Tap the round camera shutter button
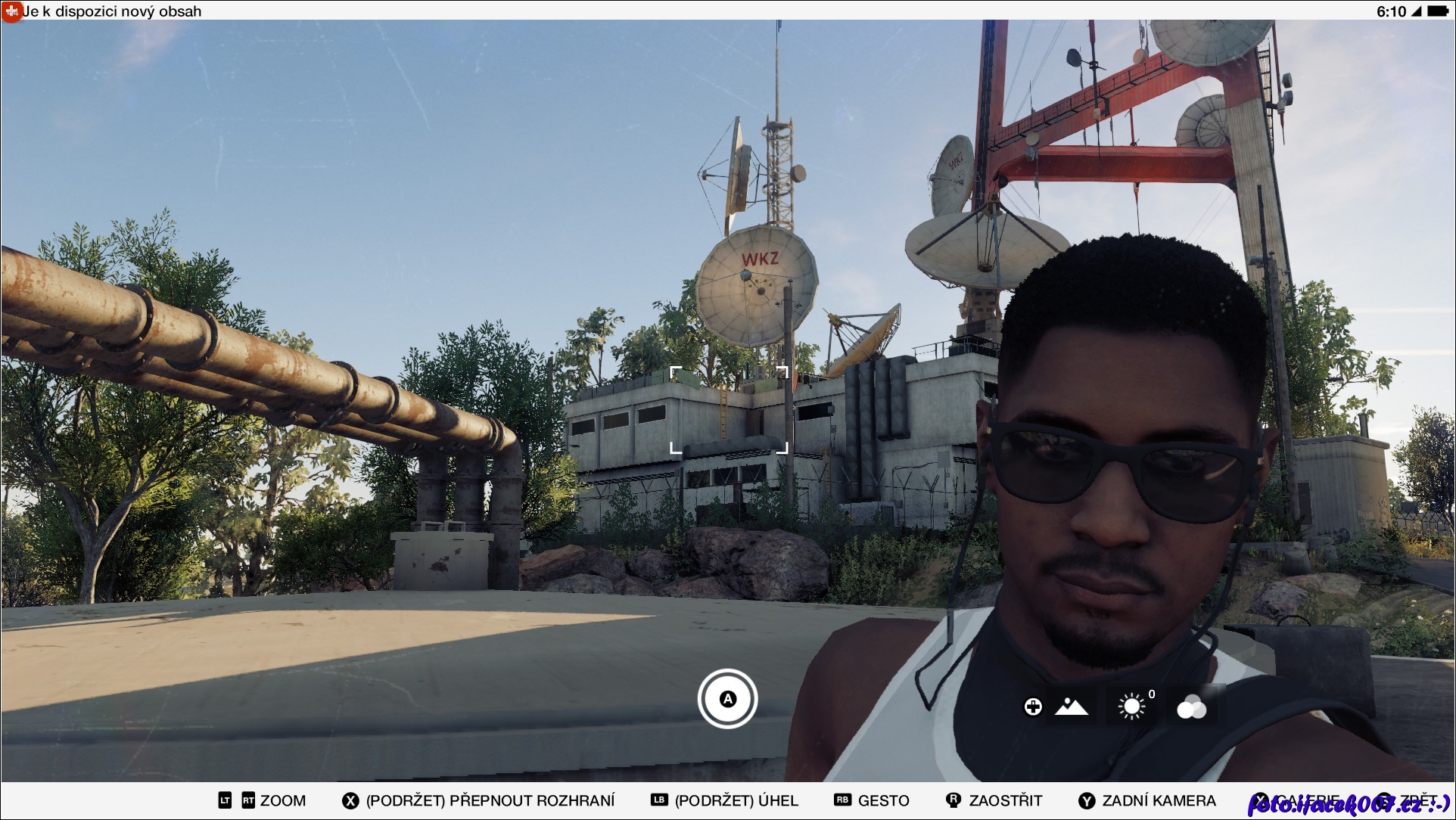This screenshot has height=820, width=1456. tap(727, 699)
